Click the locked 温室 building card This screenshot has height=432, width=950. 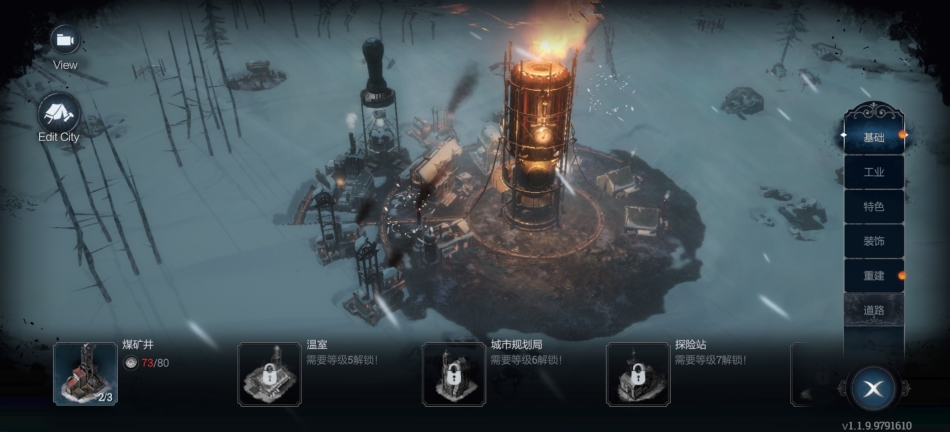coord(269,374)
